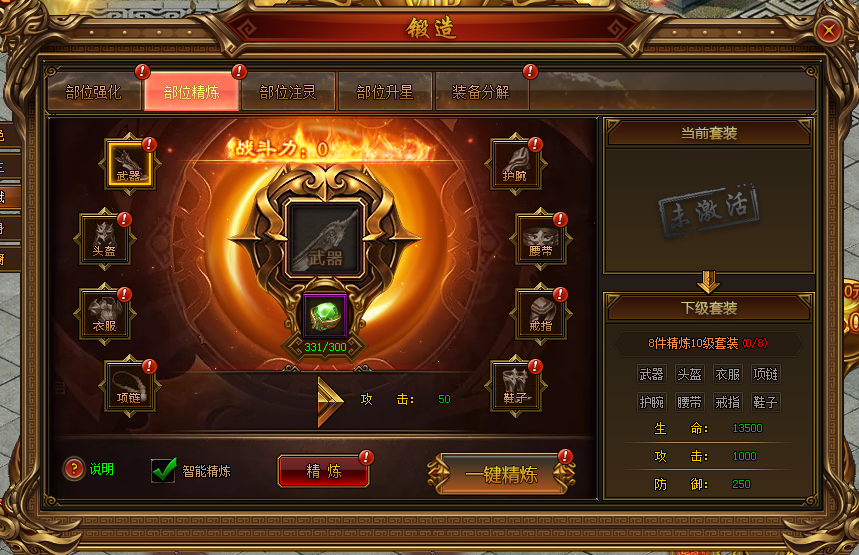859x555 pixels.
Task: Activate the 一键精炼 button
Action: tap(501, 474)
